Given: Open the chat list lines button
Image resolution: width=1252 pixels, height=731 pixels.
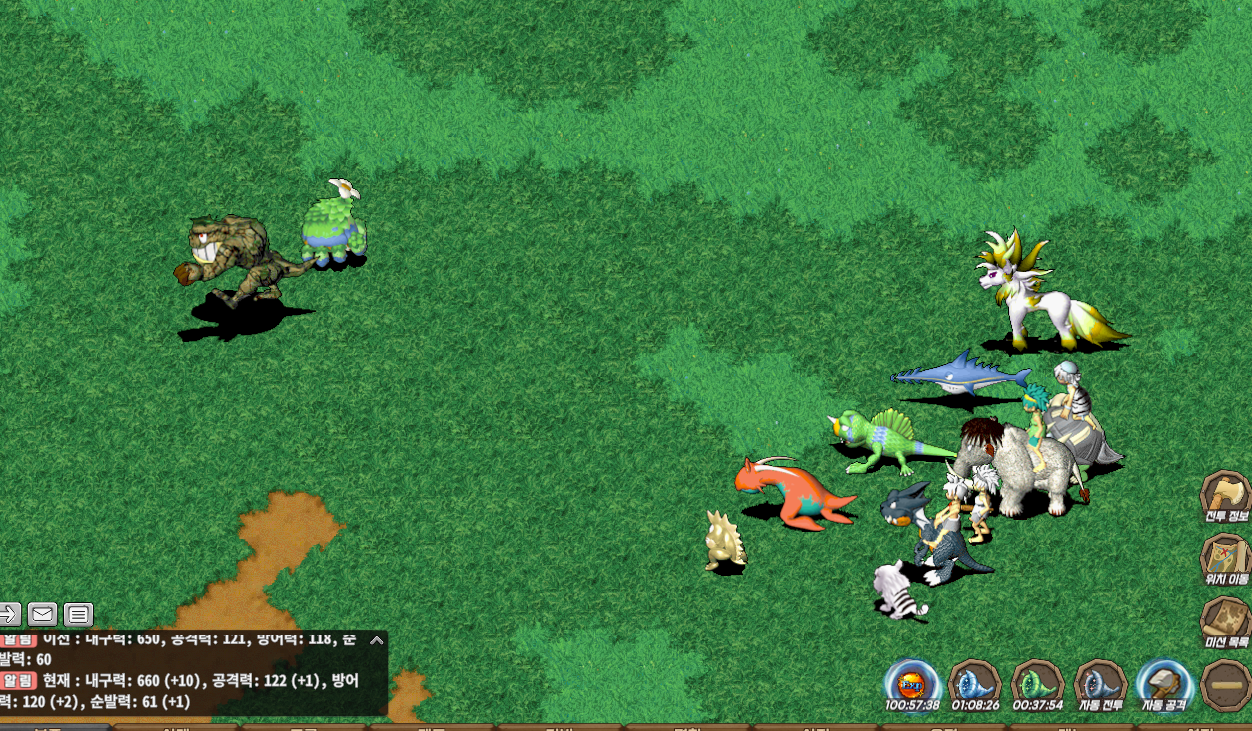Looking at the screenshot, I should tap(78, 614).
